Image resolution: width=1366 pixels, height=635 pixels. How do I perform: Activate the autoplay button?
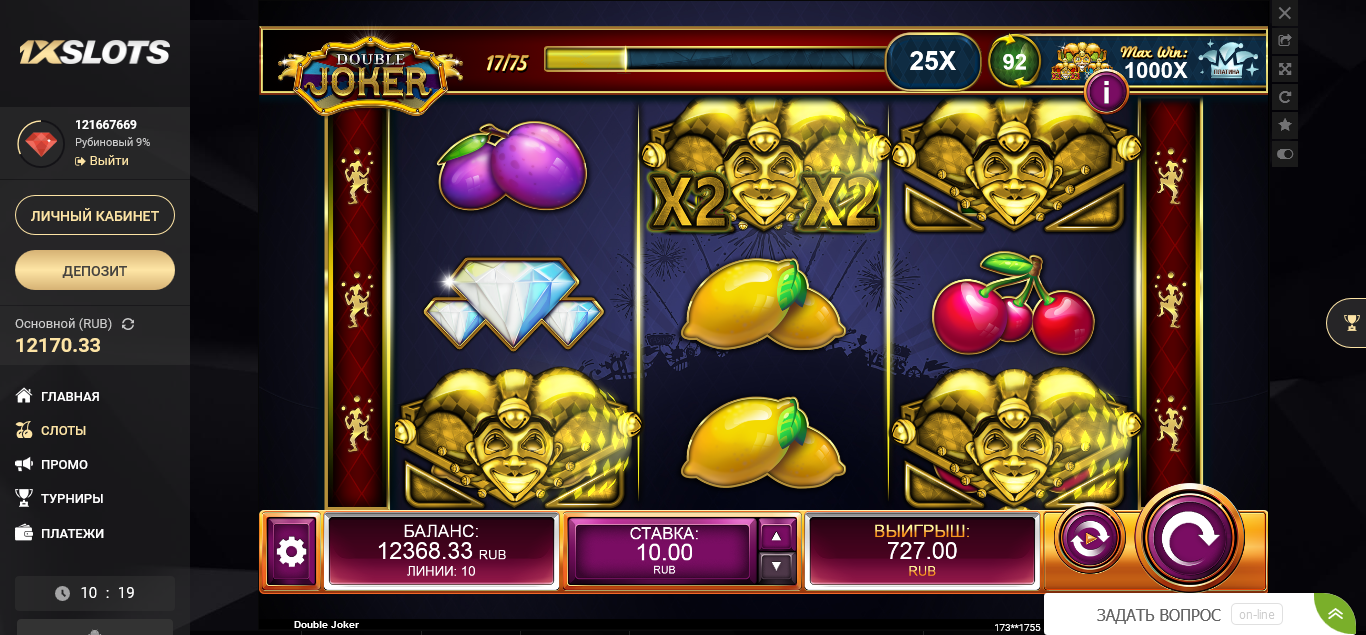coord(1089,539)
